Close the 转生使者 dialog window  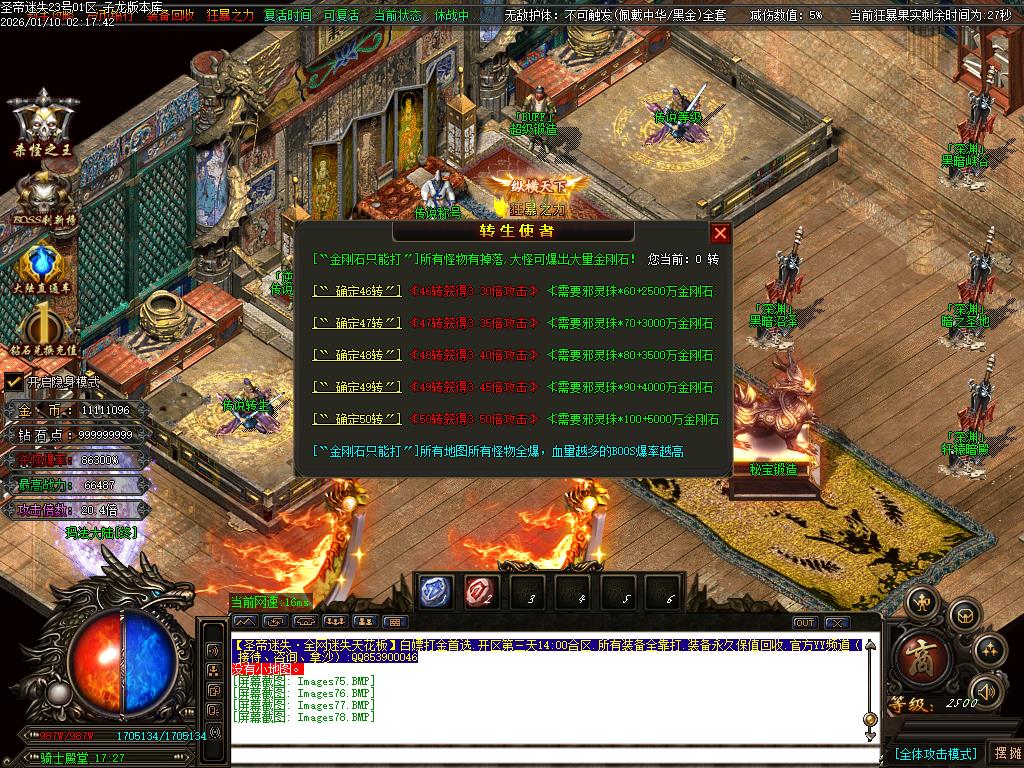pos(720,233)
